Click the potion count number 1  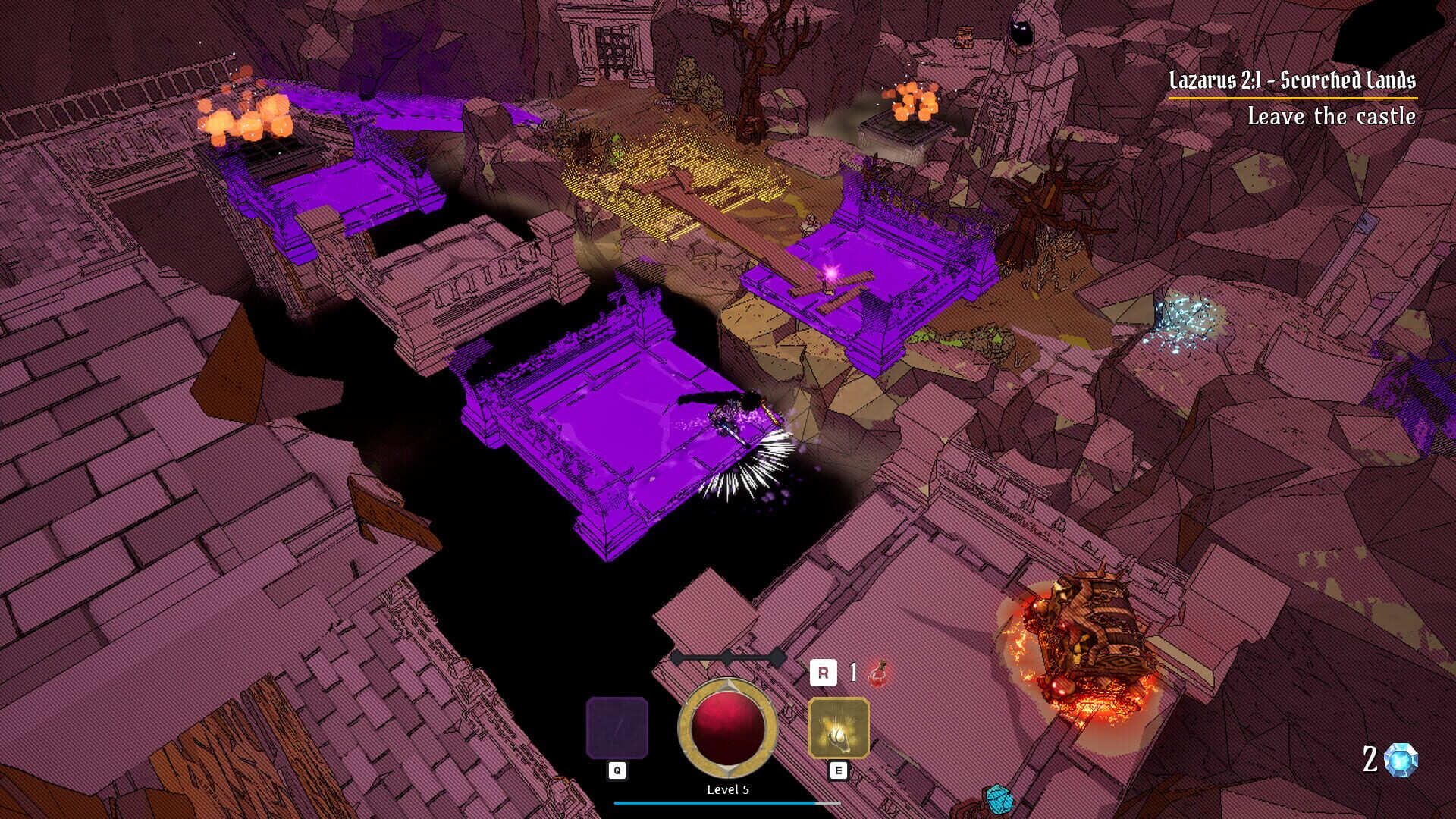(x=852, y=670)
